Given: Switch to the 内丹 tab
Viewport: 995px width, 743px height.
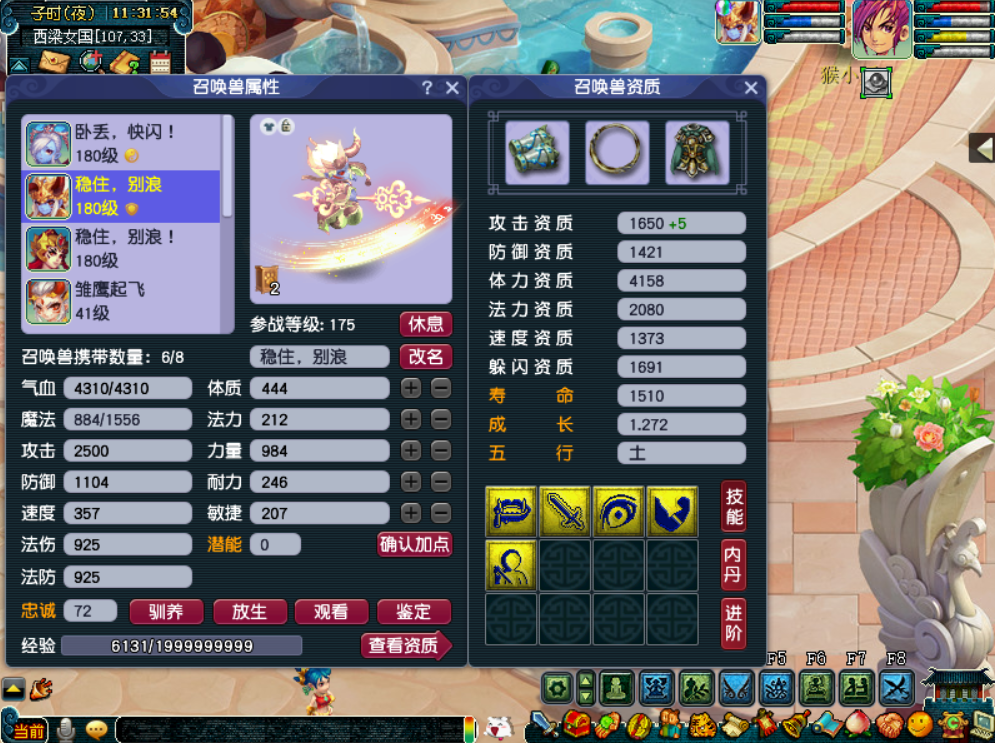Looking at the screenshot, I should (x=734, y=565).
